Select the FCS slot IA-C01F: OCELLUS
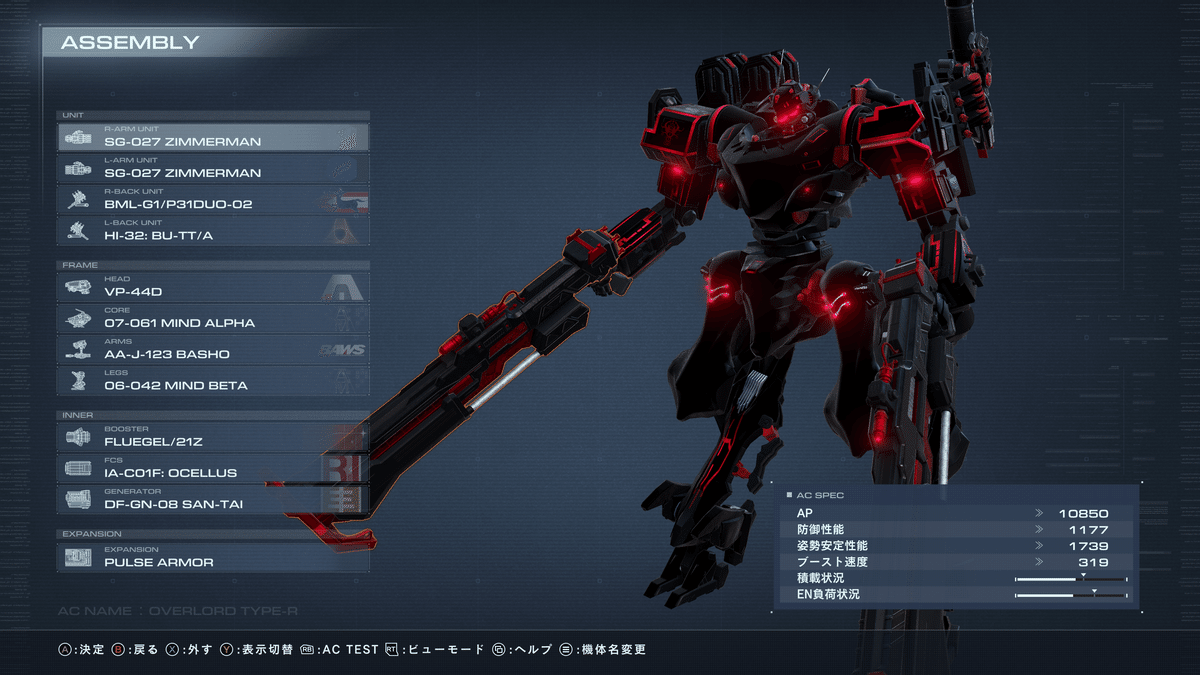Viewport: 1200px width, 675px height. (213, 467)
